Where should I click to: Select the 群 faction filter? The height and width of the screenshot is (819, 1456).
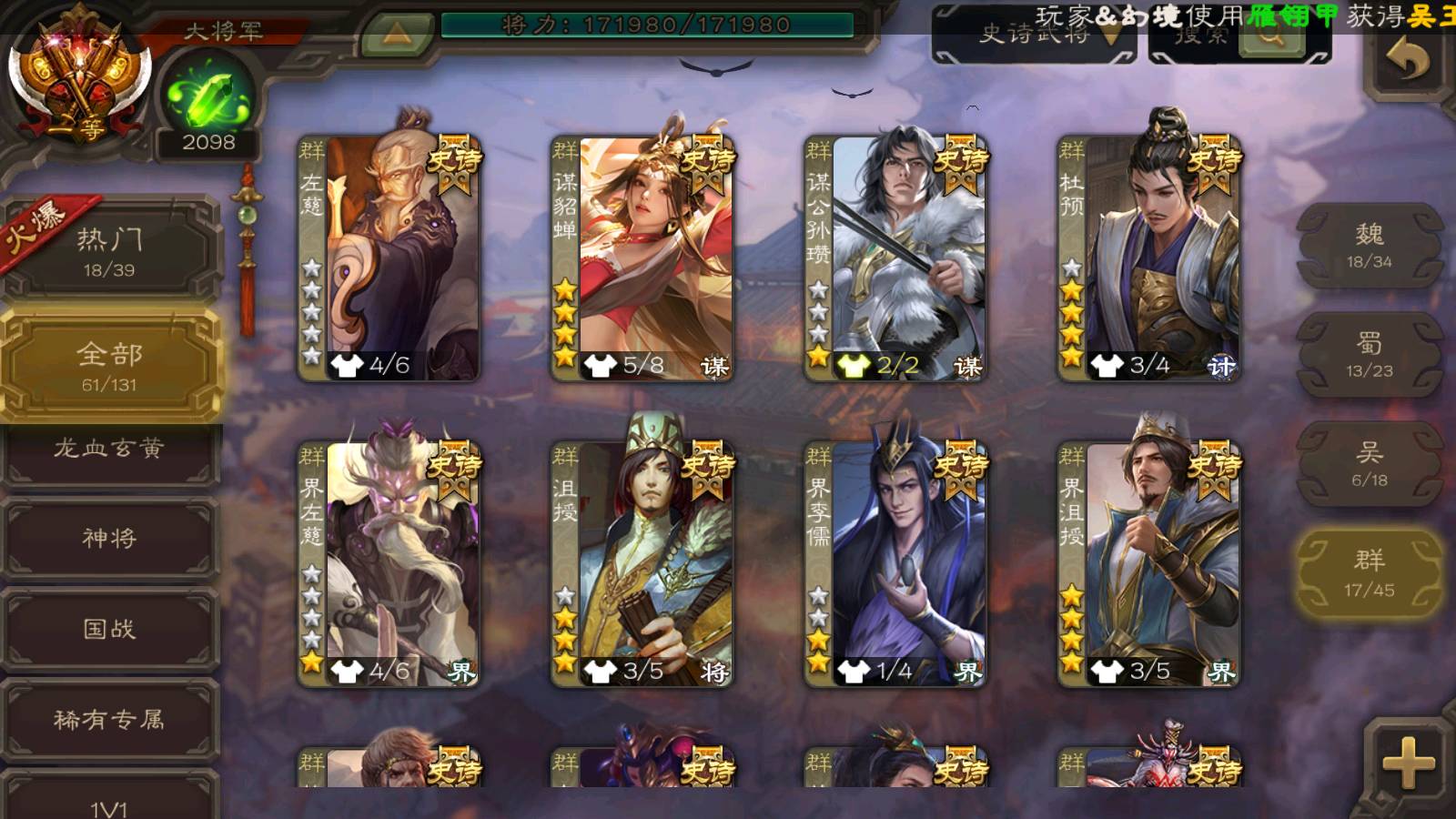(x=1370, y=573)
